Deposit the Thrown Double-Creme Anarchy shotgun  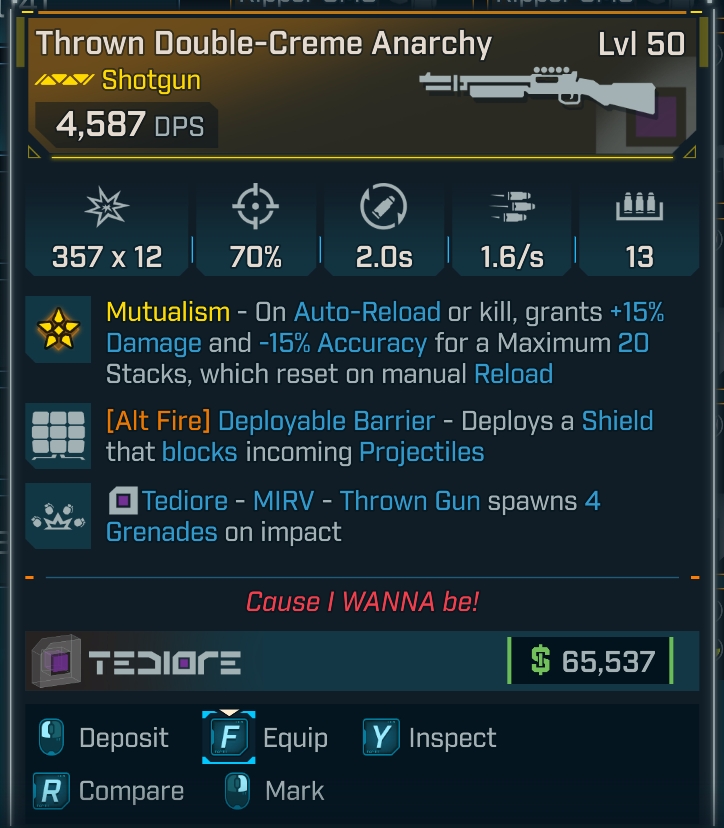point(103,739)
